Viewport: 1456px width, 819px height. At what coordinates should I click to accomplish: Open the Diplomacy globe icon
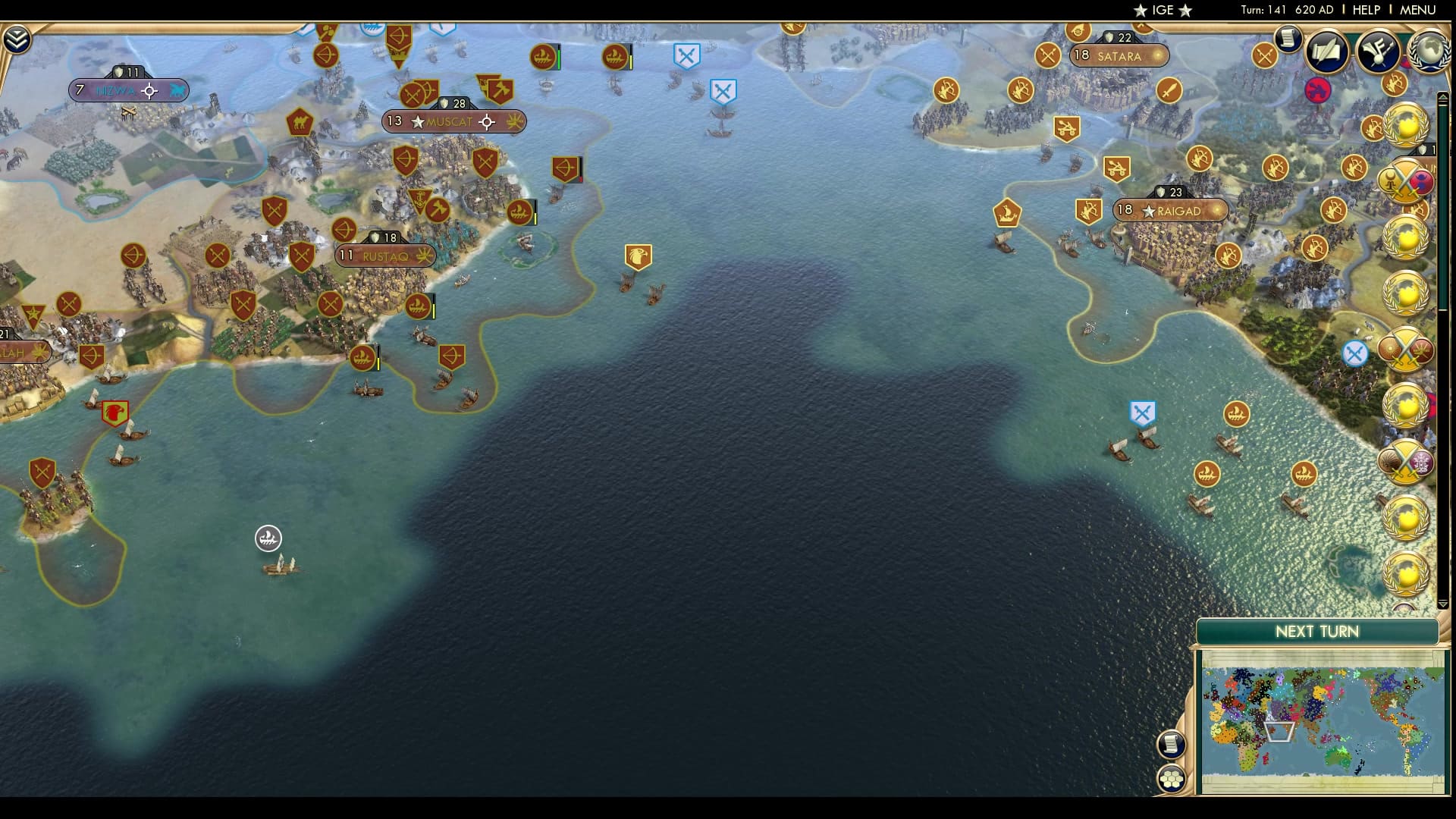(1429, 52)
